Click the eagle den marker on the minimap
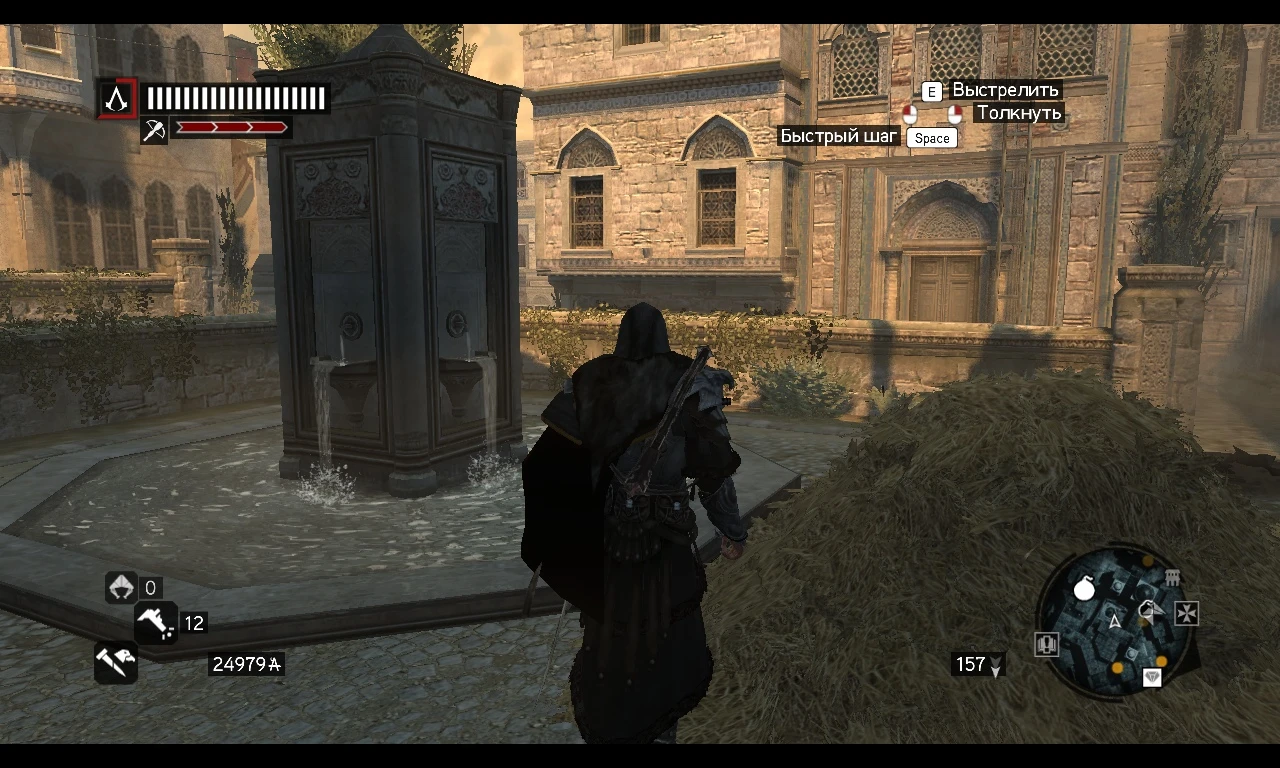The height and width of the screenshot is (768, 1280). click(x=1147, y=608)
